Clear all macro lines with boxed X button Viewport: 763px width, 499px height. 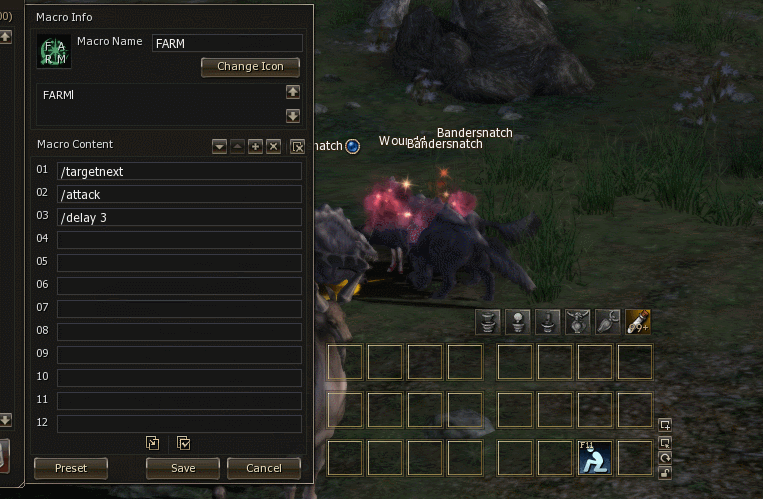click(297, 147)
